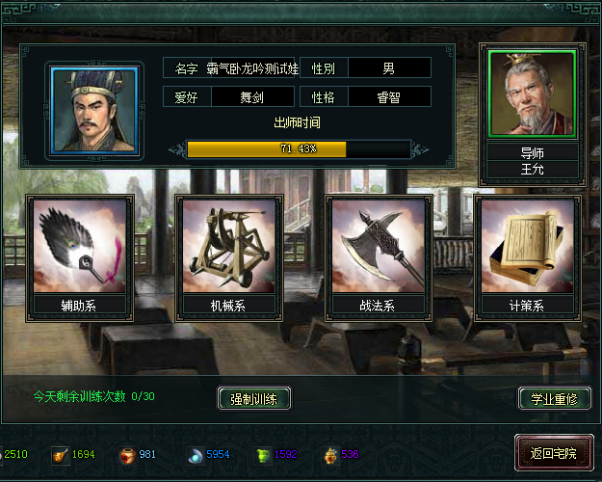The image size is (602, 482).
Task: Return to courtyard with 返回宅院
Action: point(547,453)
